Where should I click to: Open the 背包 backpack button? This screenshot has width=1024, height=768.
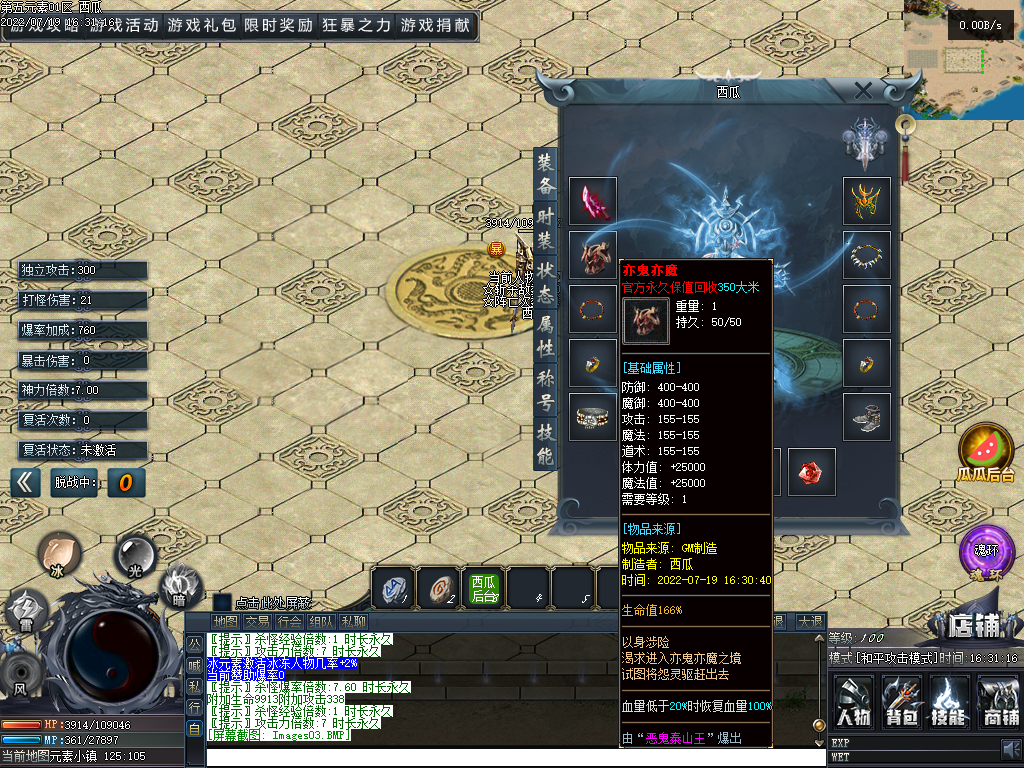click(901, 701)
